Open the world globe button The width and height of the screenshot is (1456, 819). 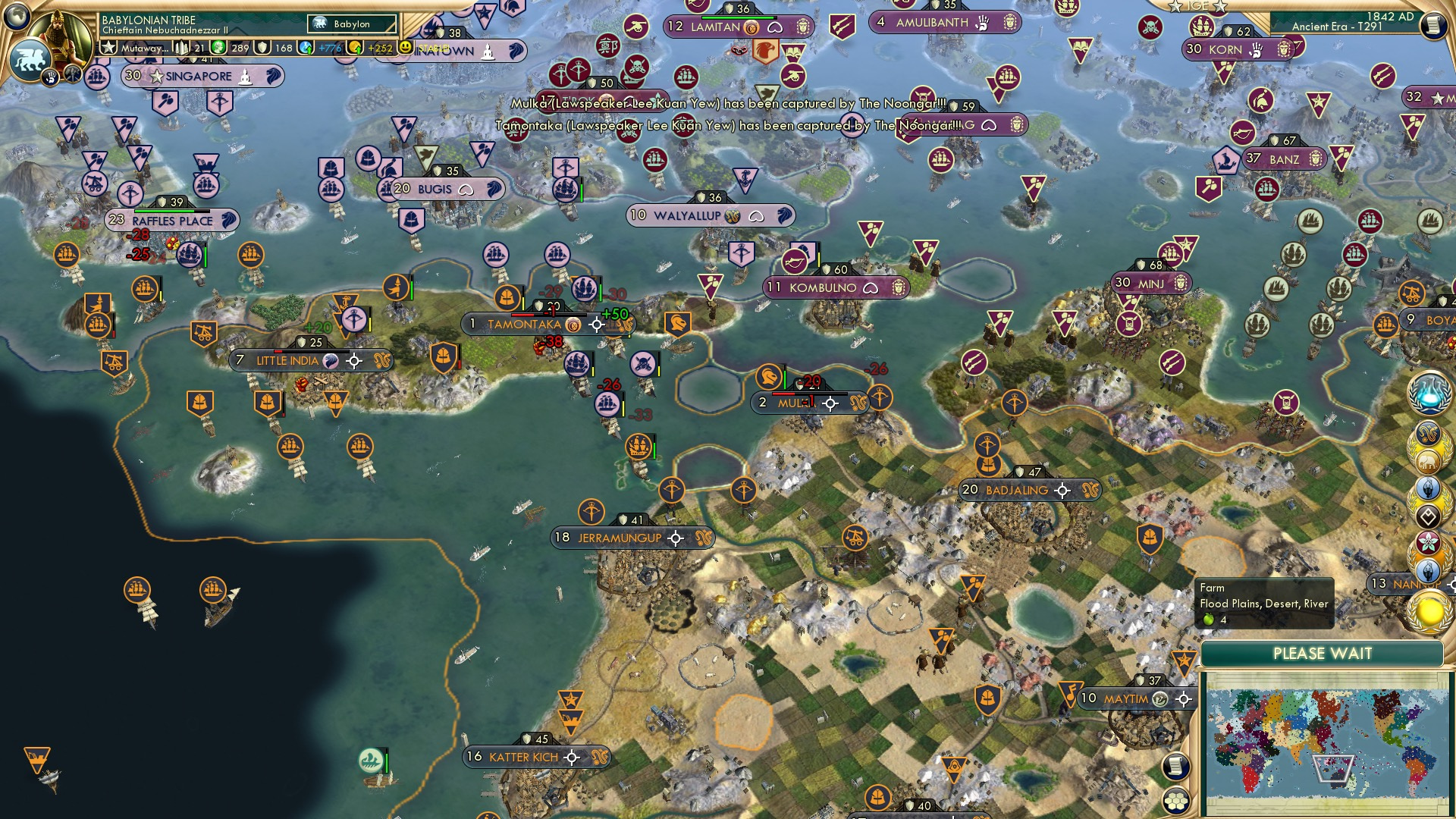click(17, 14)
